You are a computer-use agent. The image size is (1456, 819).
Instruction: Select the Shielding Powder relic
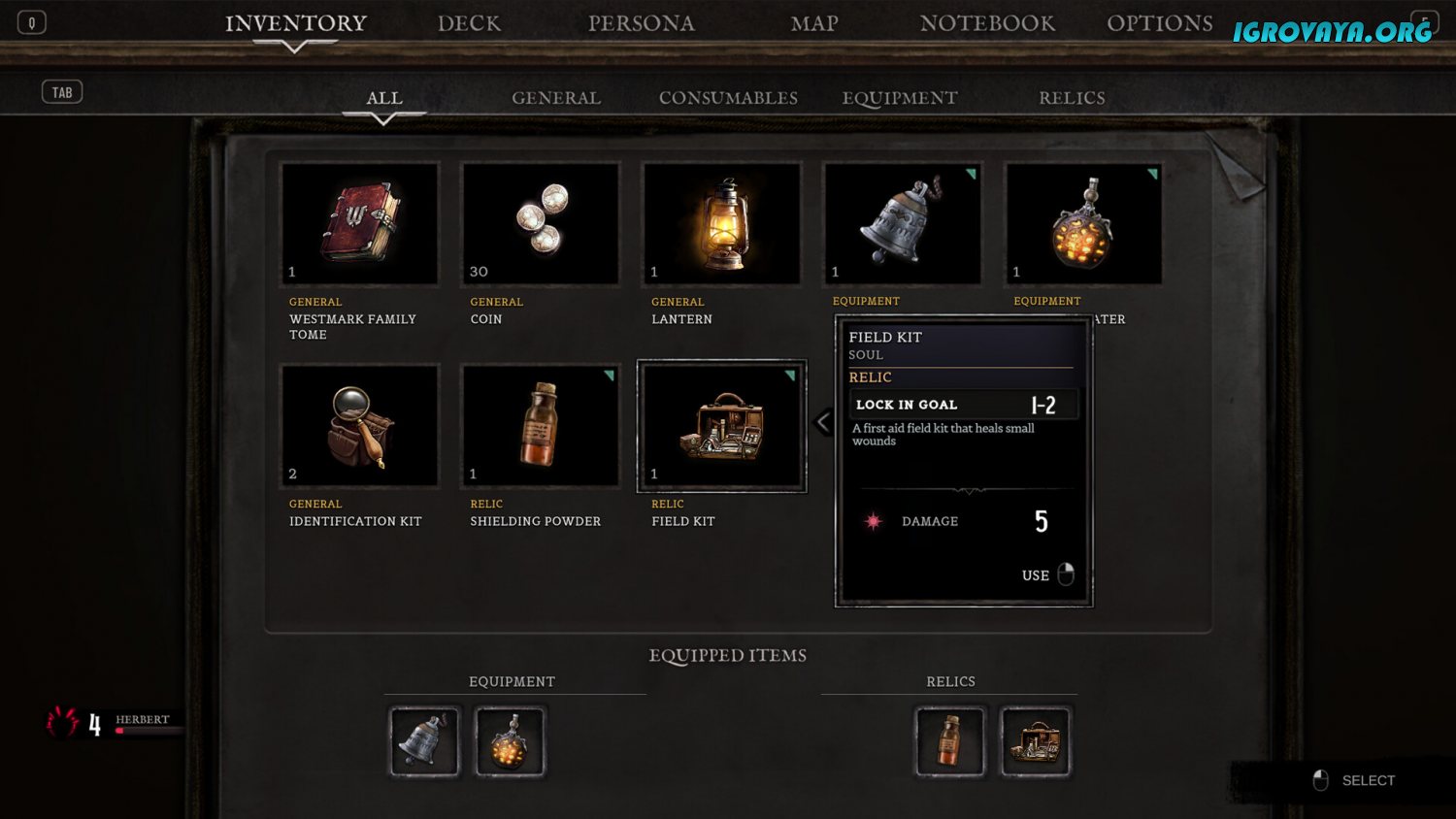pyautogui.click(x=541, y=426)
